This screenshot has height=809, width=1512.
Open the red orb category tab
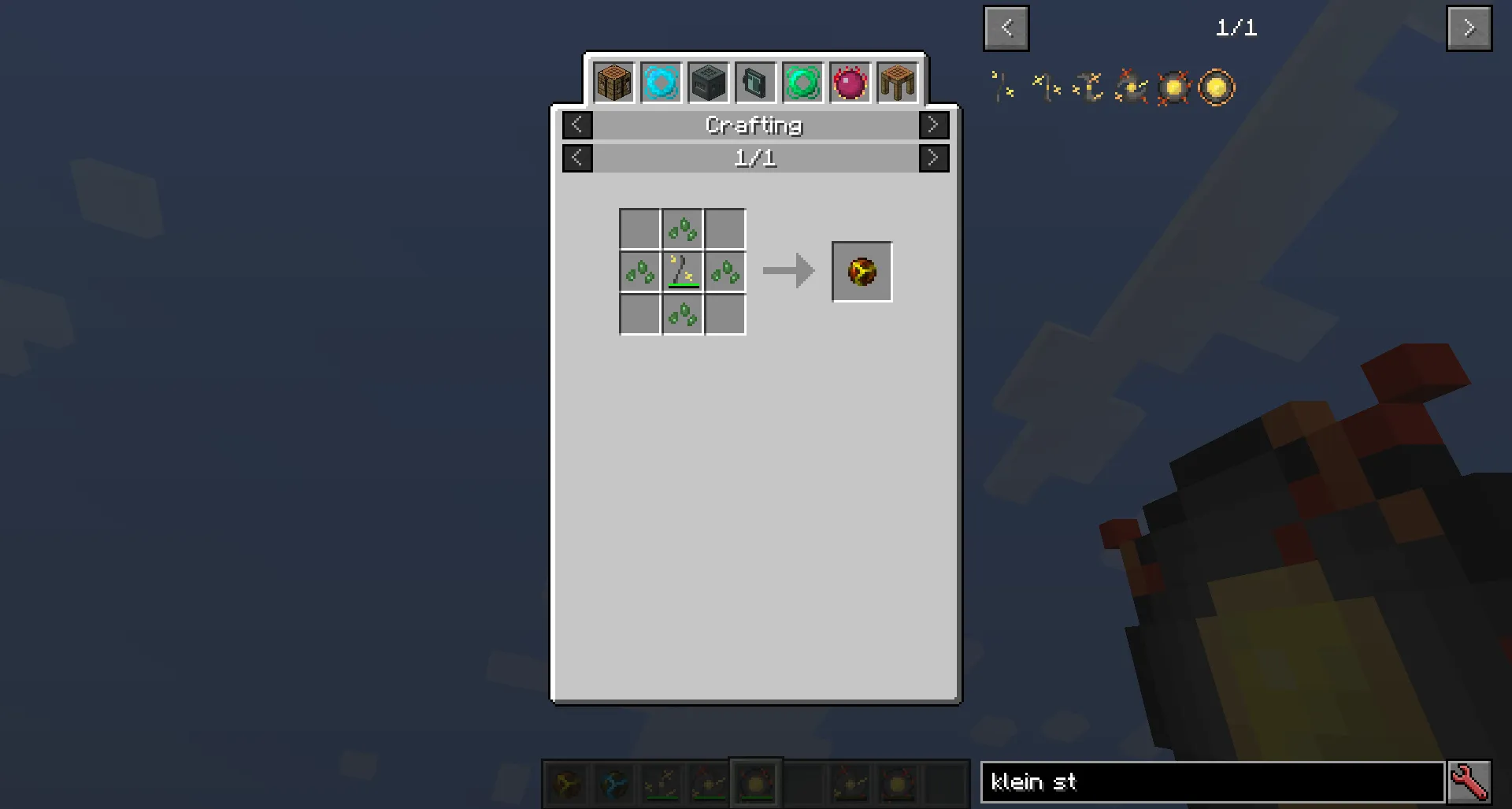pyautogui.click(x=849, y=81)
